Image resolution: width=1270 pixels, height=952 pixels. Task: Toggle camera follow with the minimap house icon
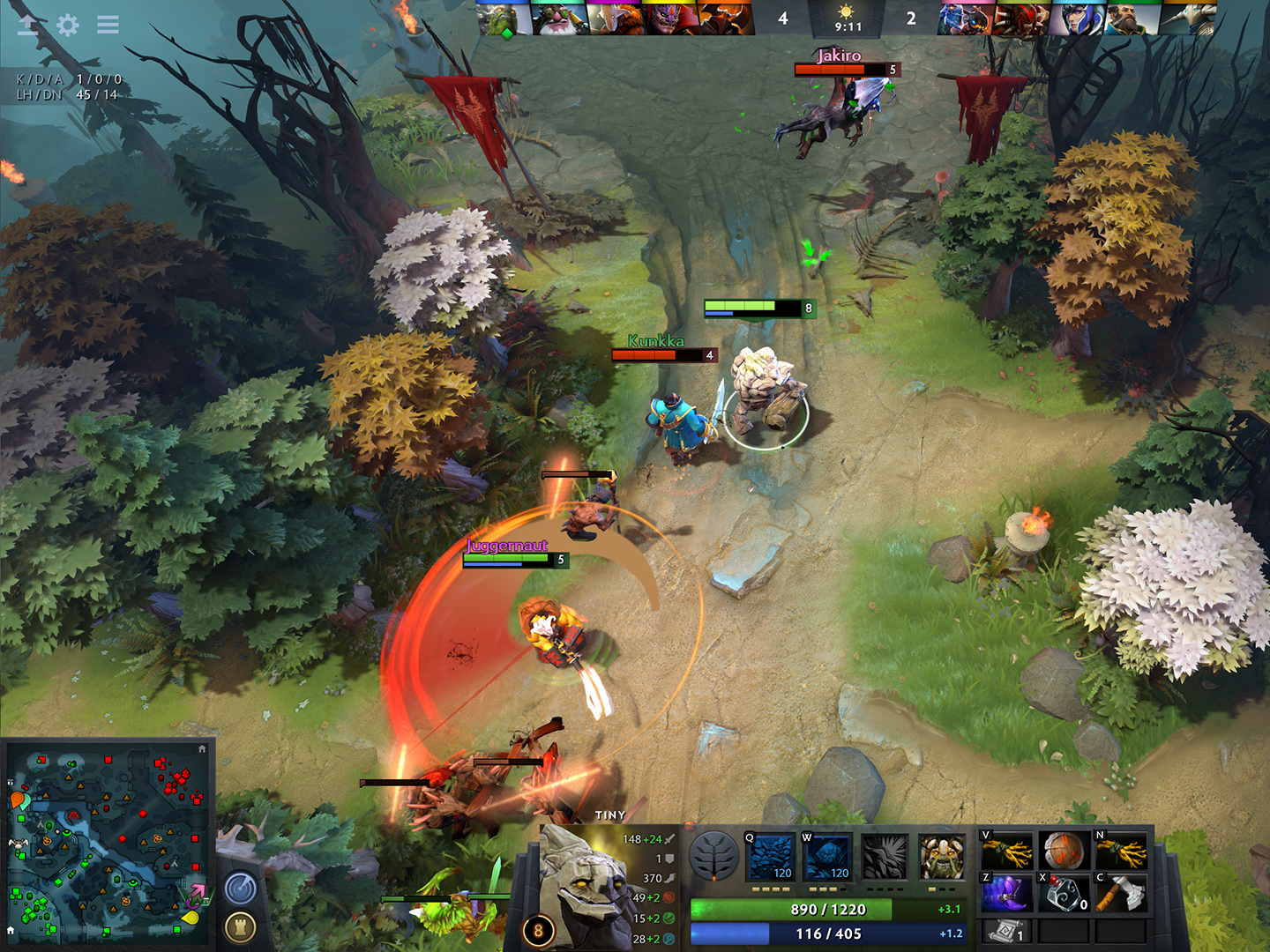204,747
